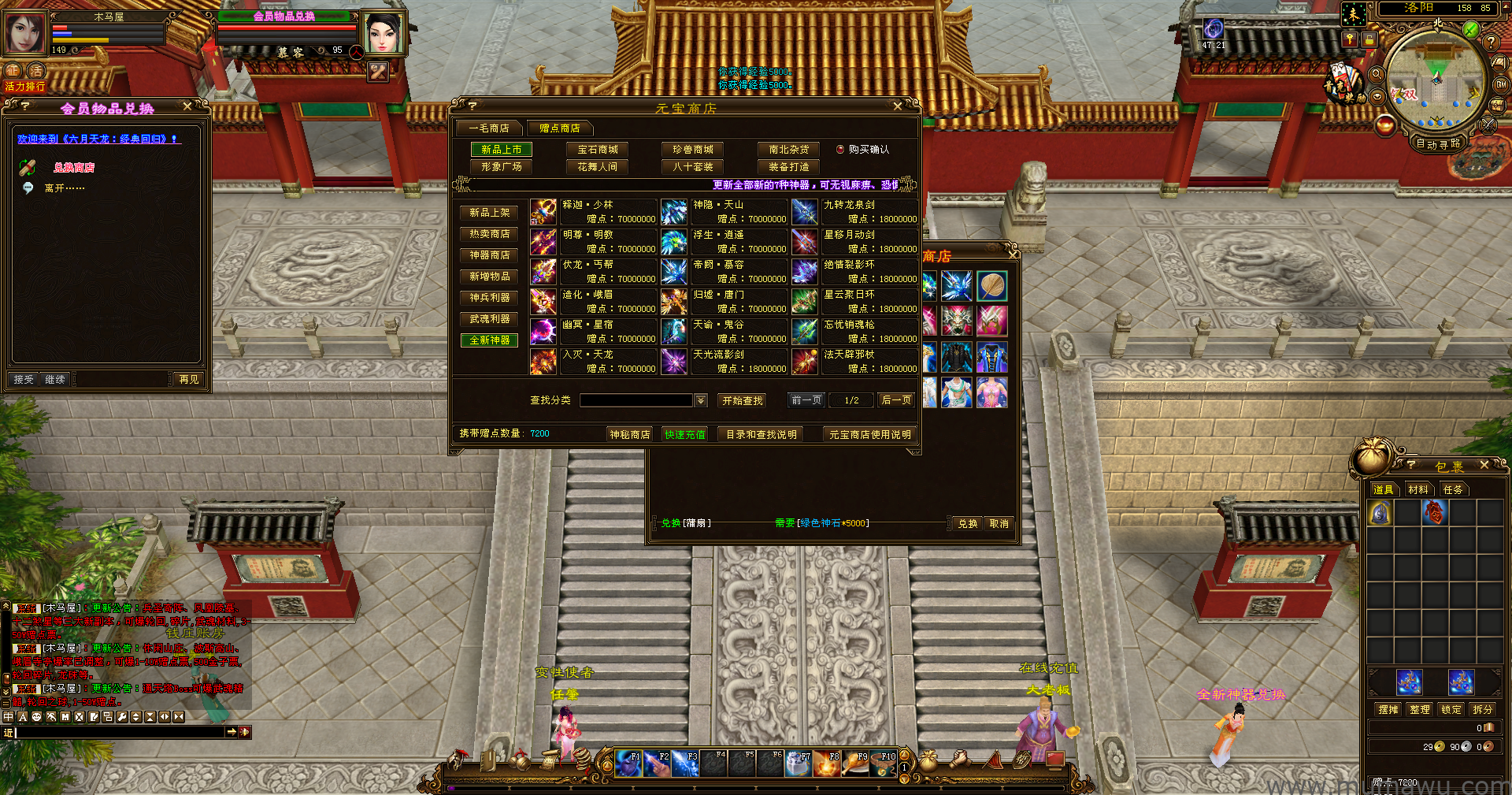Close the 元宝商店 window
Viewport: 1512px width, 795px height.
click(898, 106)
